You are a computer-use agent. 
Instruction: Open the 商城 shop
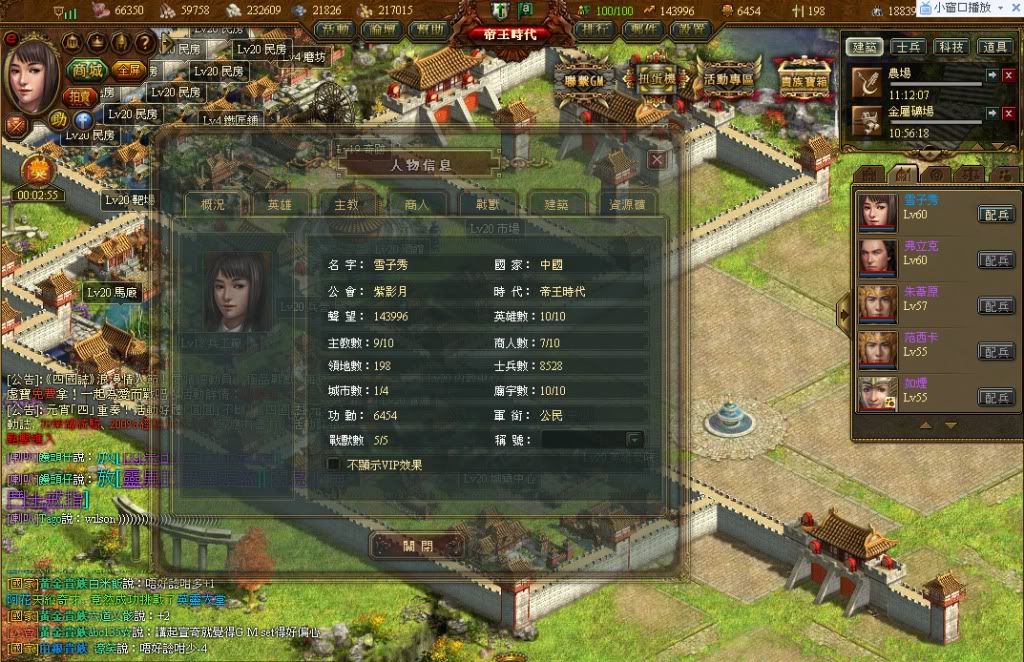(x=89, y=70)
